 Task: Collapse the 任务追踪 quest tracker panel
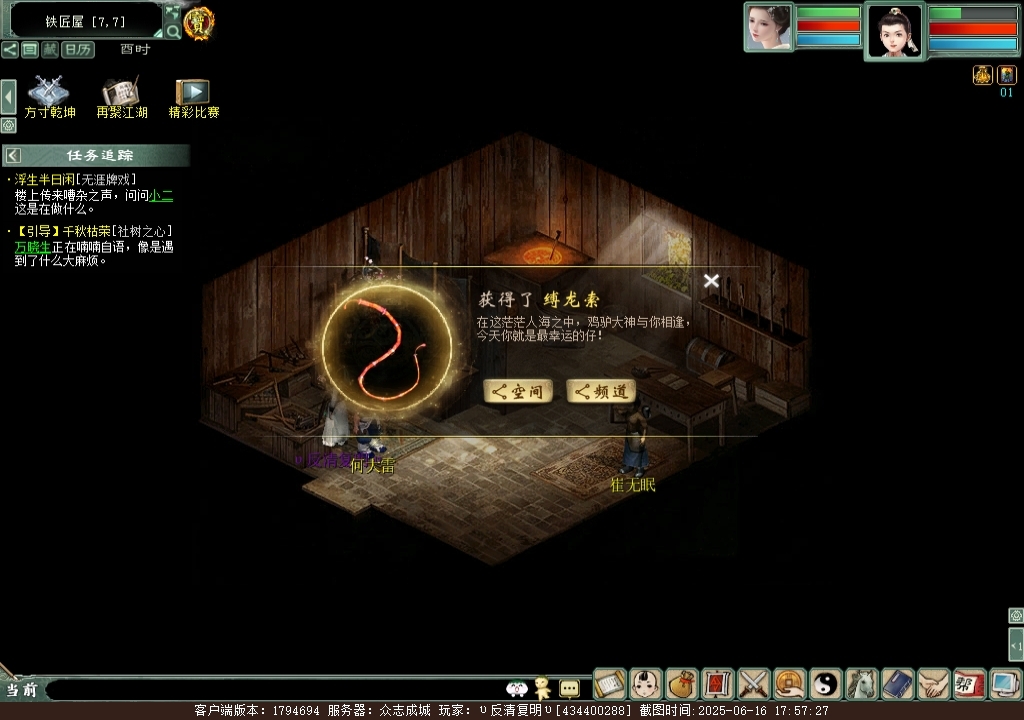[13, 155]
